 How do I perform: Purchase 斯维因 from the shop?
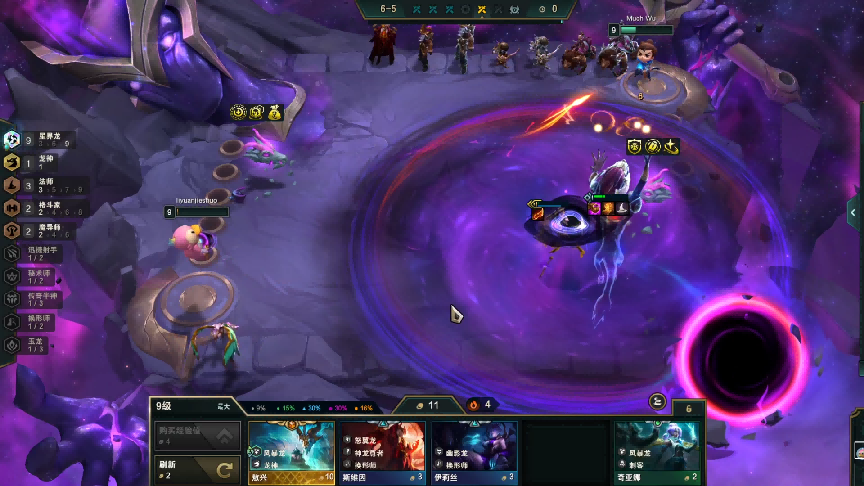pyautogui.click(x=383, y=452)
